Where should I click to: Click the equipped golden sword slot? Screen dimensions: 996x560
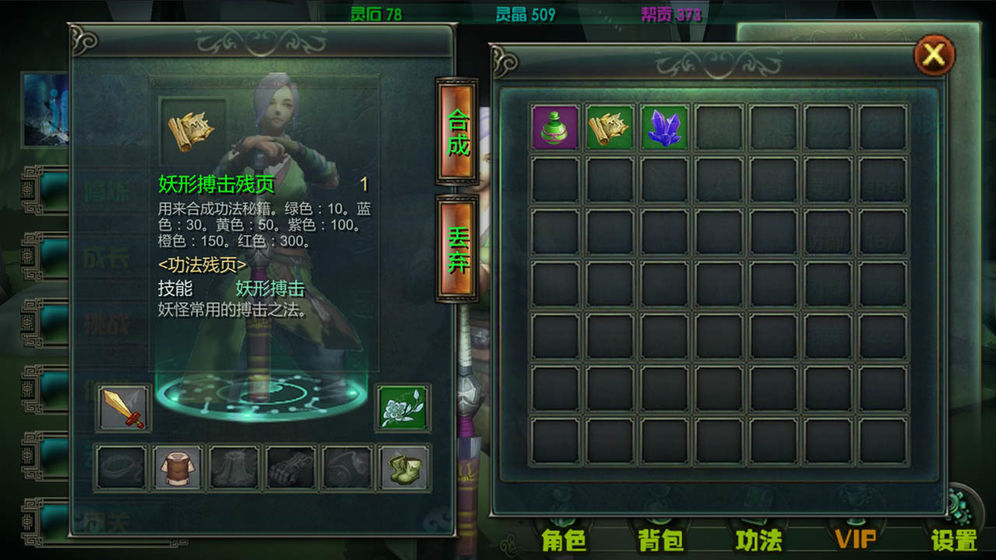coord(124,408)
